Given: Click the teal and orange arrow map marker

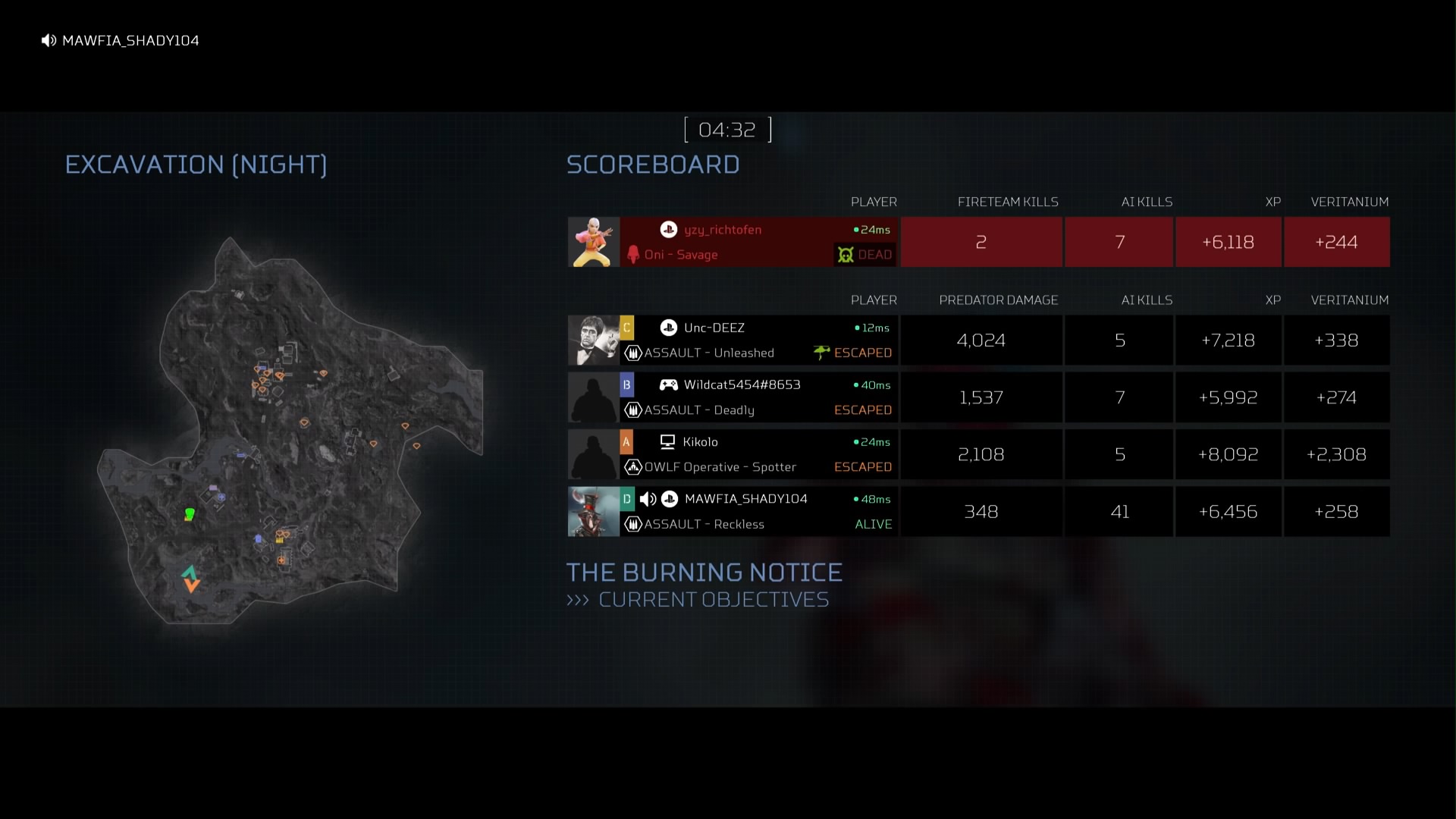Looking at the screenshot, I should tap(190, 579).
